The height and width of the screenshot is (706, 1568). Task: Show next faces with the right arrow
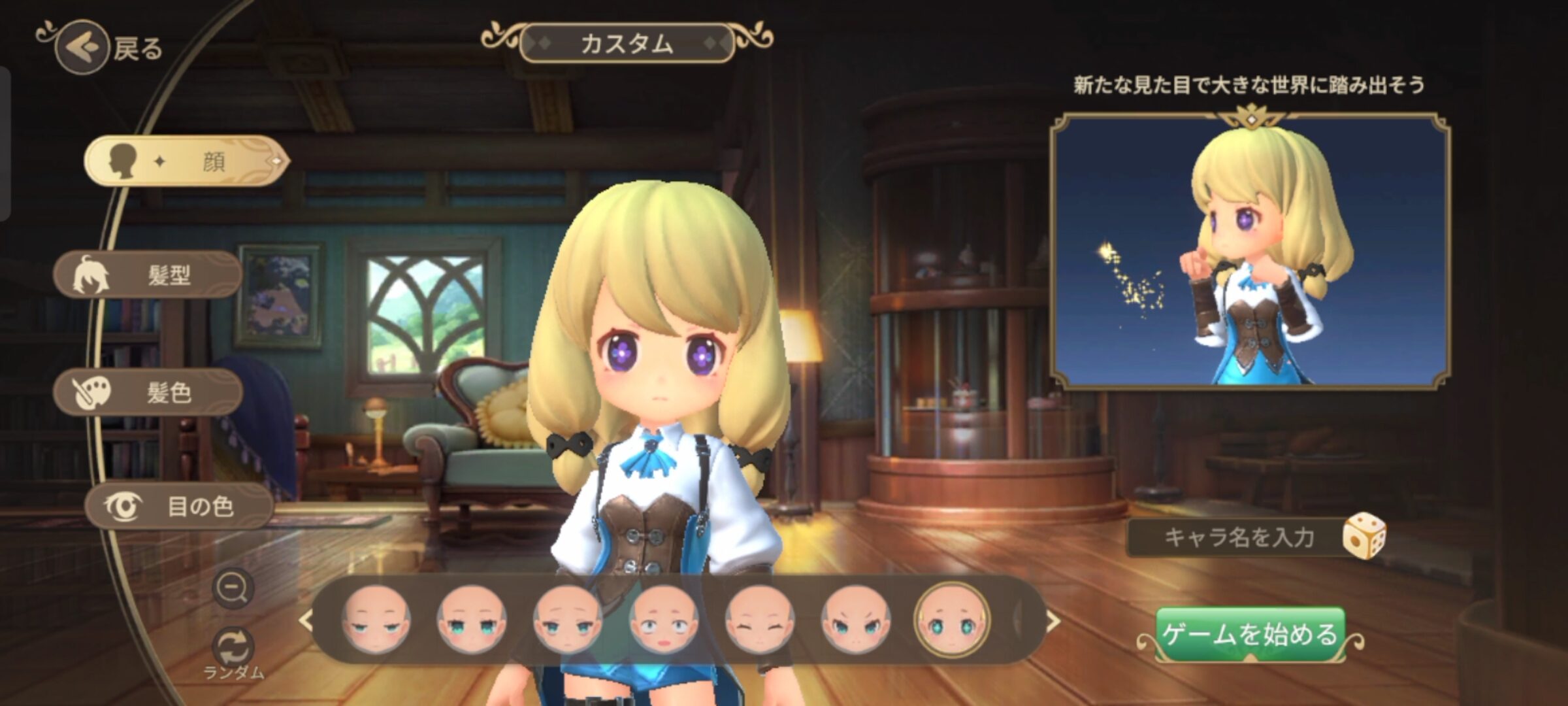pyautogui.click(x=1053, y=621)
